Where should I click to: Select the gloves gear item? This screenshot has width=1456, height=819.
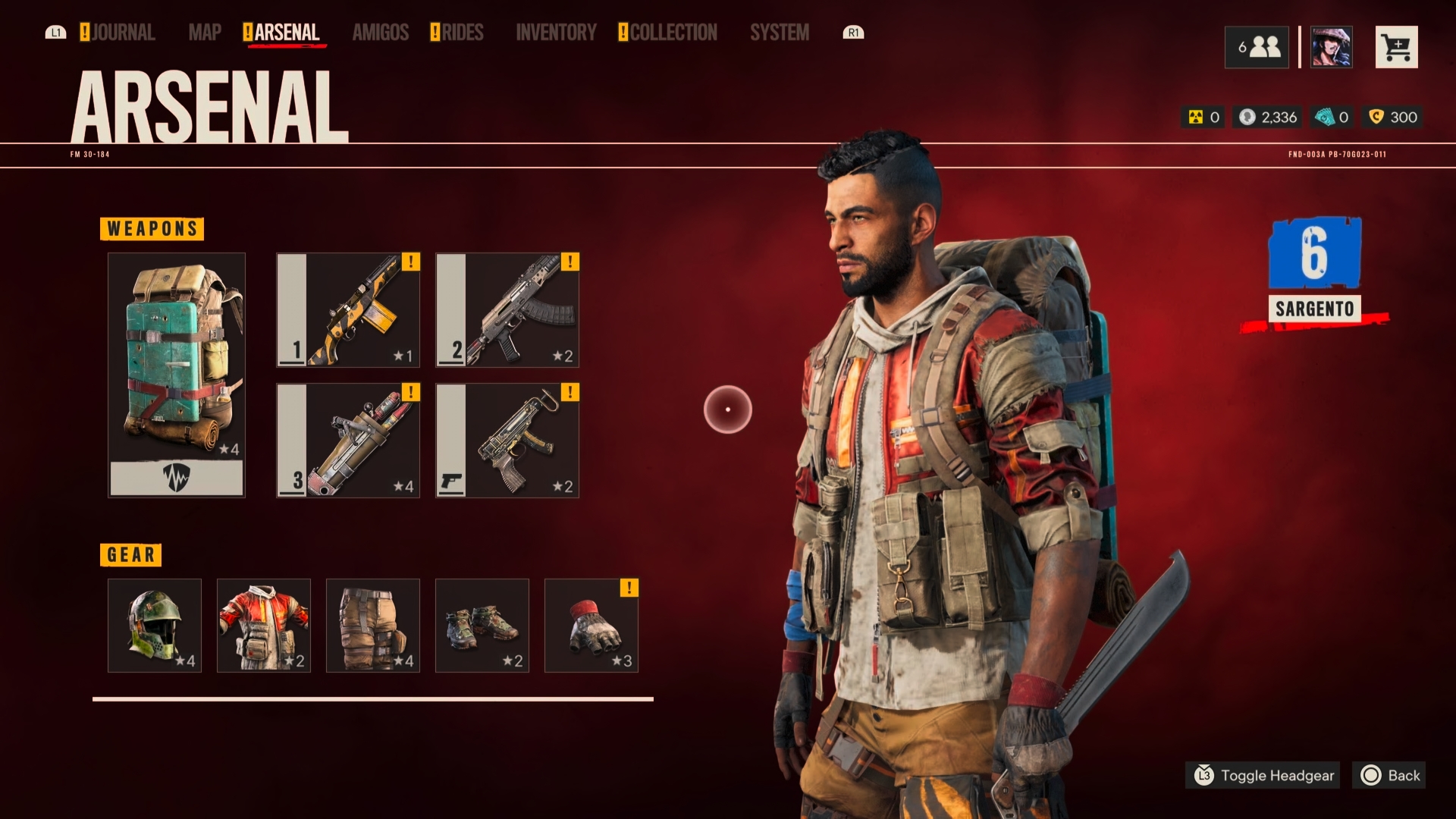[x=591, y=626]
